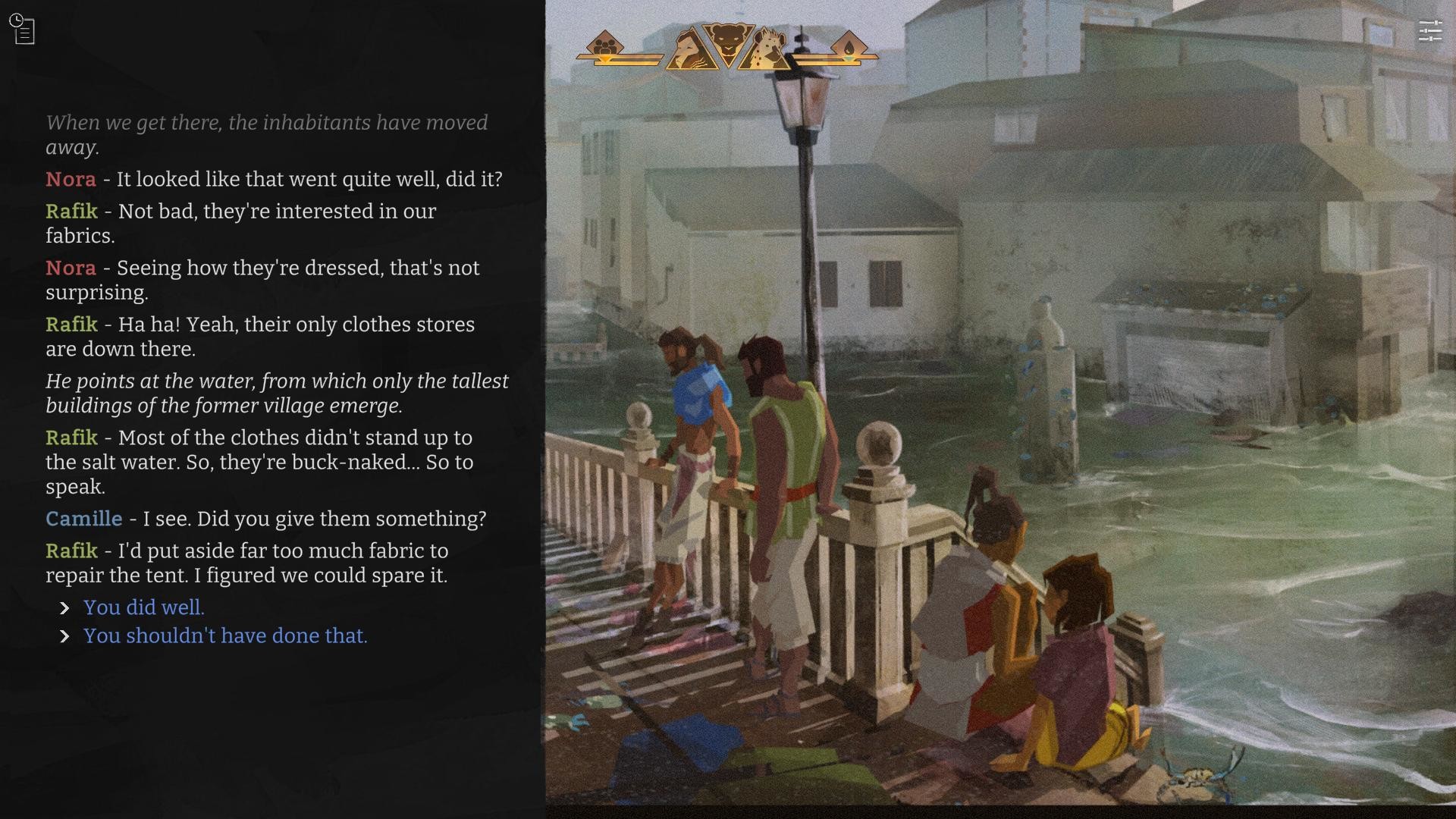Click Camille's blue name label
This screenshot has width=1456, height=819.
[84, 519]
